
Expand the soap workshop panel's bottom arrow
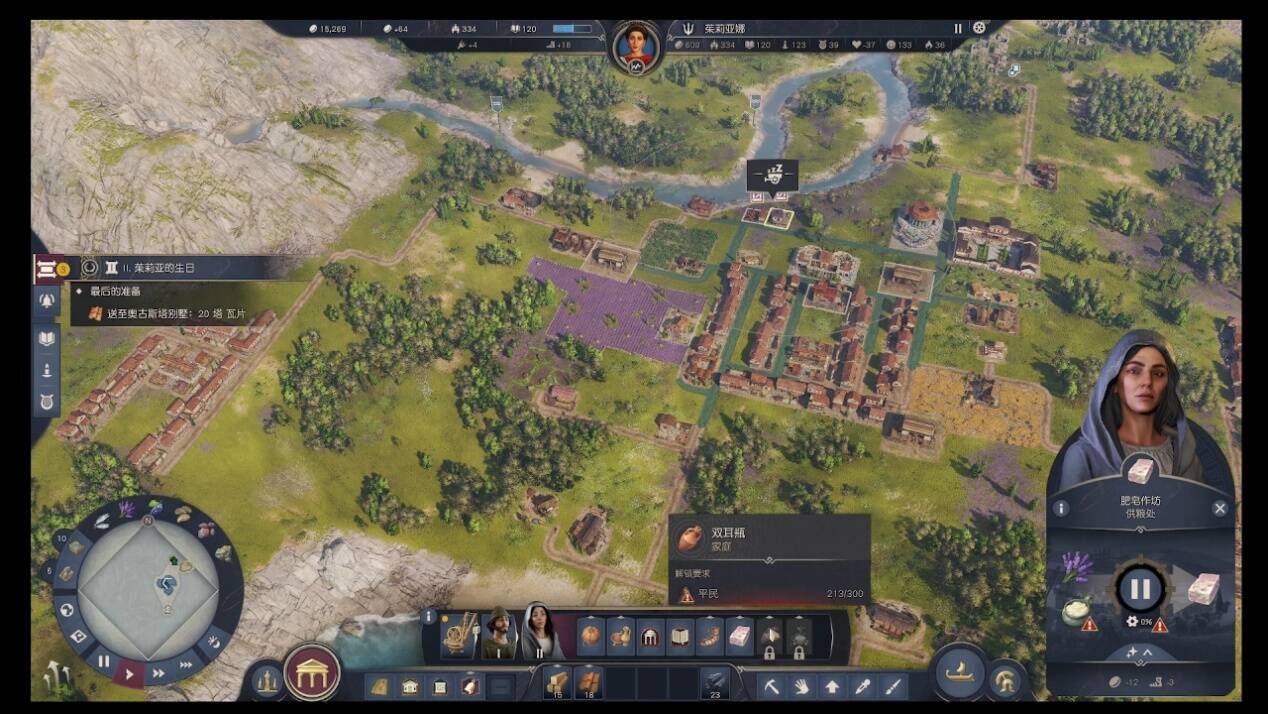point(1139,653)
